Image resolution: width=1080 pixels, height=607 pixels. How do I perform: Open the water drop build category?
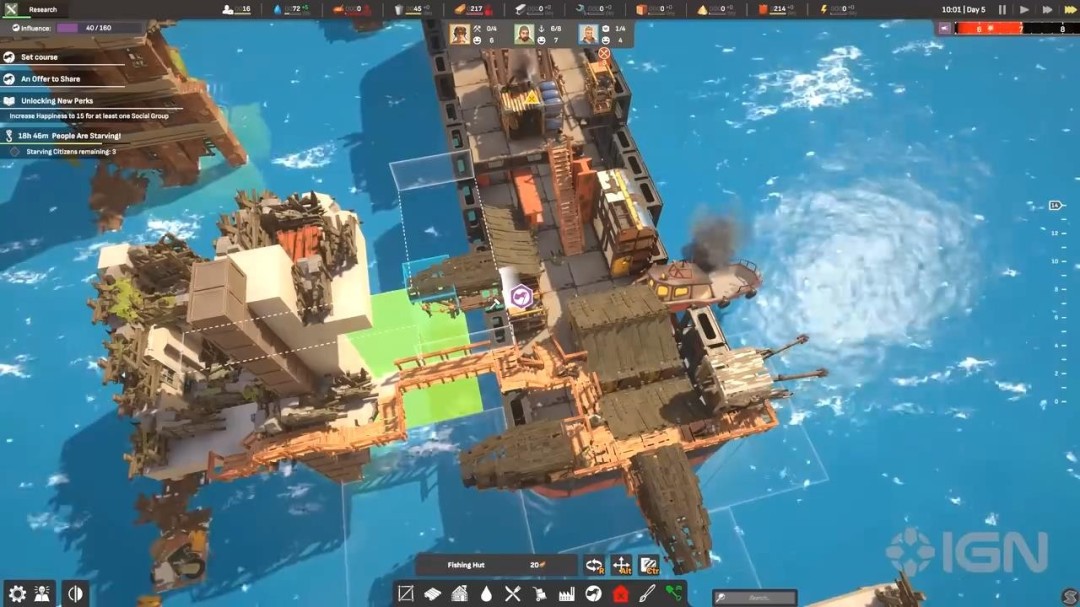[x=486, y=593]
